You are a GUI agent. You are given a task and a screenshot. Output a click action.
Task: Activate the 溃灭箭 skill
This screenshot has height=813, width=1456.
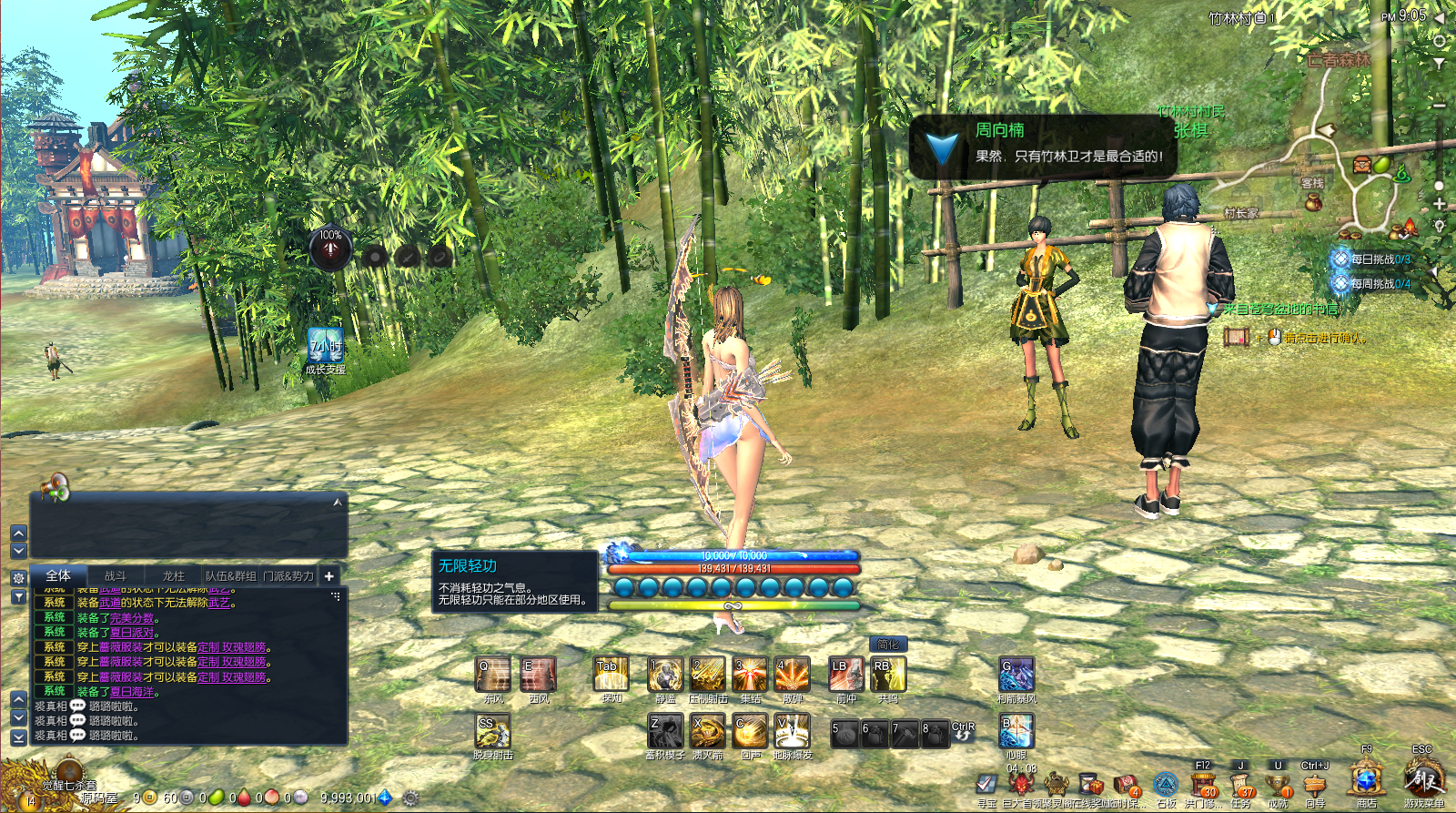coord(707,731)
